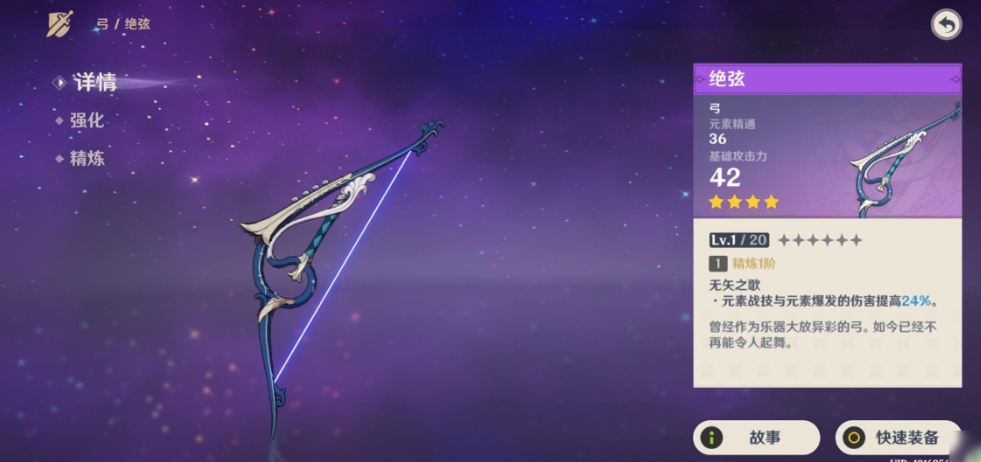Image resolution: width=981 pixels, height=462 pixels.
Task: Switch to the 详情 details tab
Action: point(94,82)
